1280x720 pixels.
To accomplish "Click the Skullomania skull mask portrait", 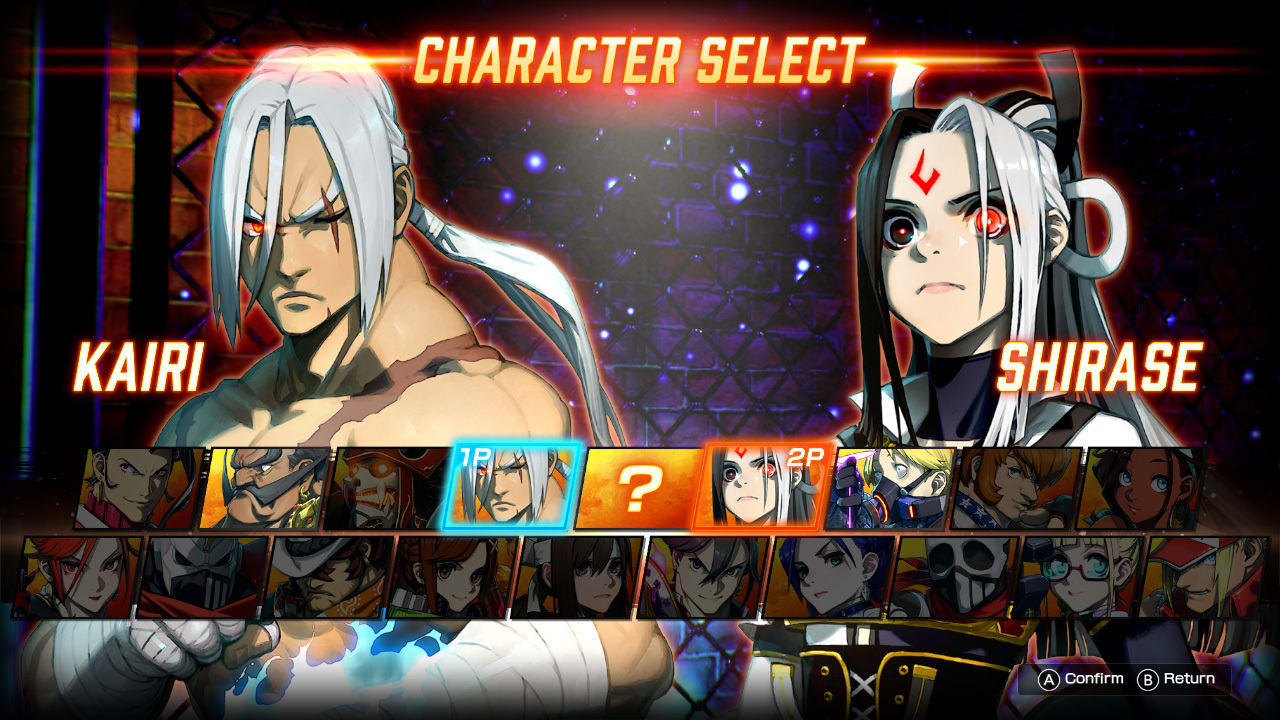I will point(955,580).
